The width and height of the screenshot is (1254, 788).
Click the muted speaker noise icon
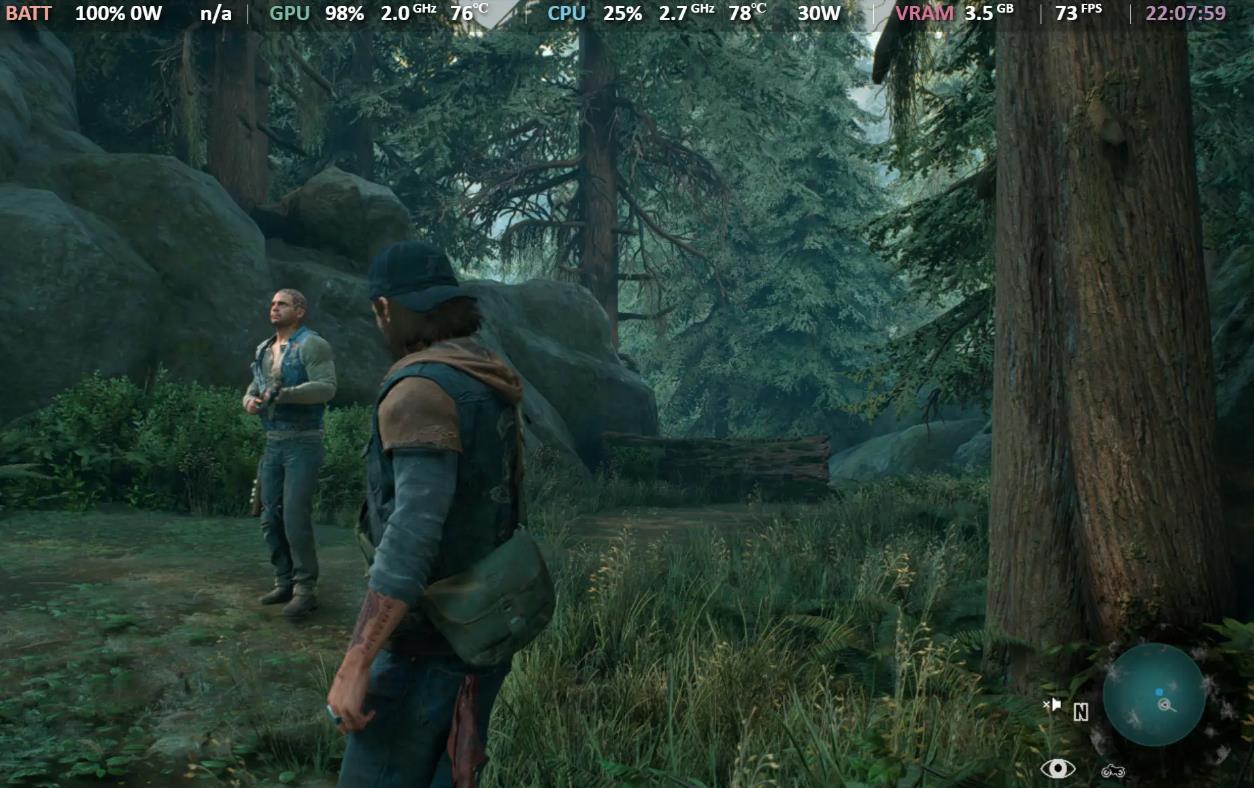click(1051, 705)
